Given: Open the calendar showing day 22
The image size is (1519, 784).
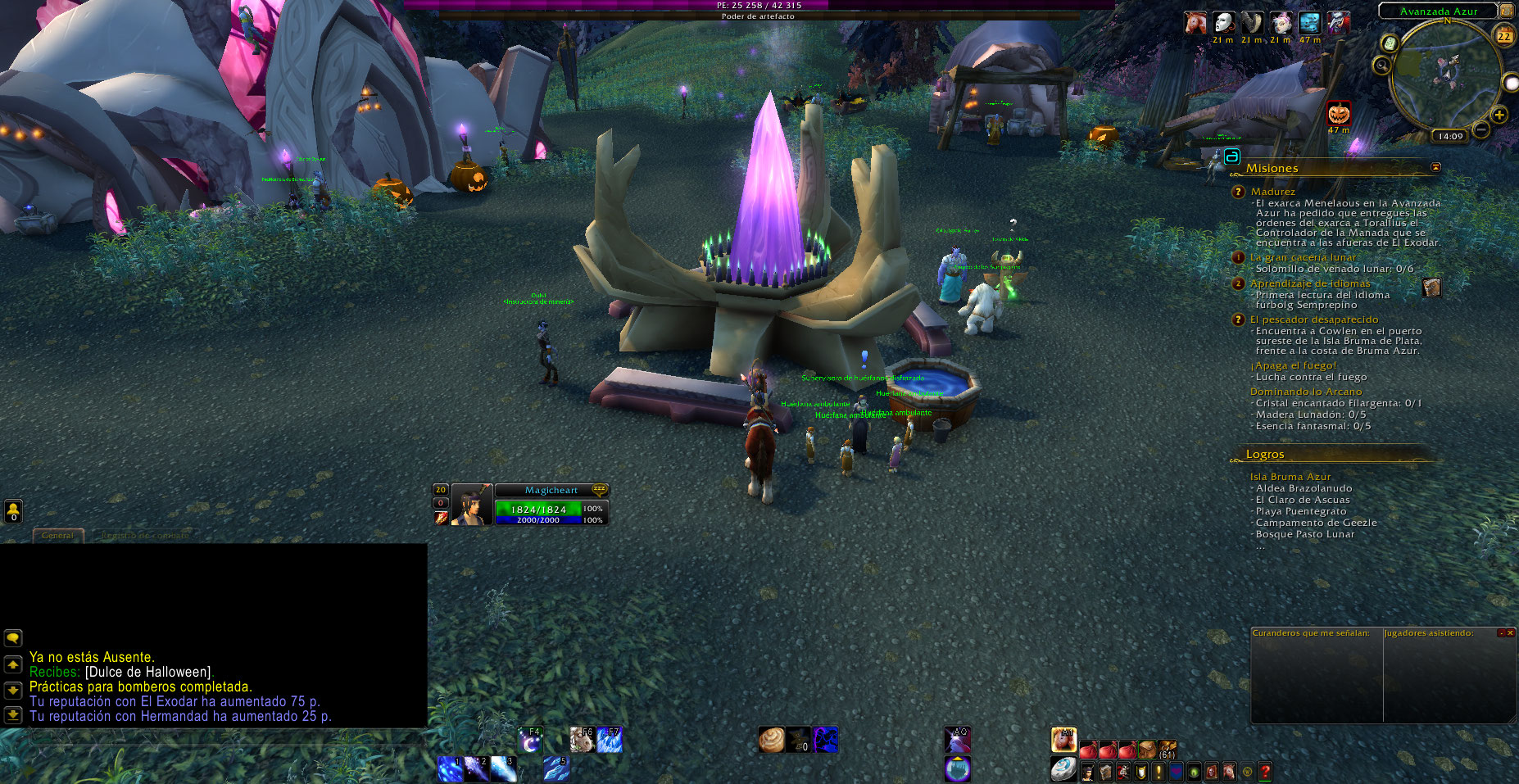Looking at the screenshot, I should 1504,36.
